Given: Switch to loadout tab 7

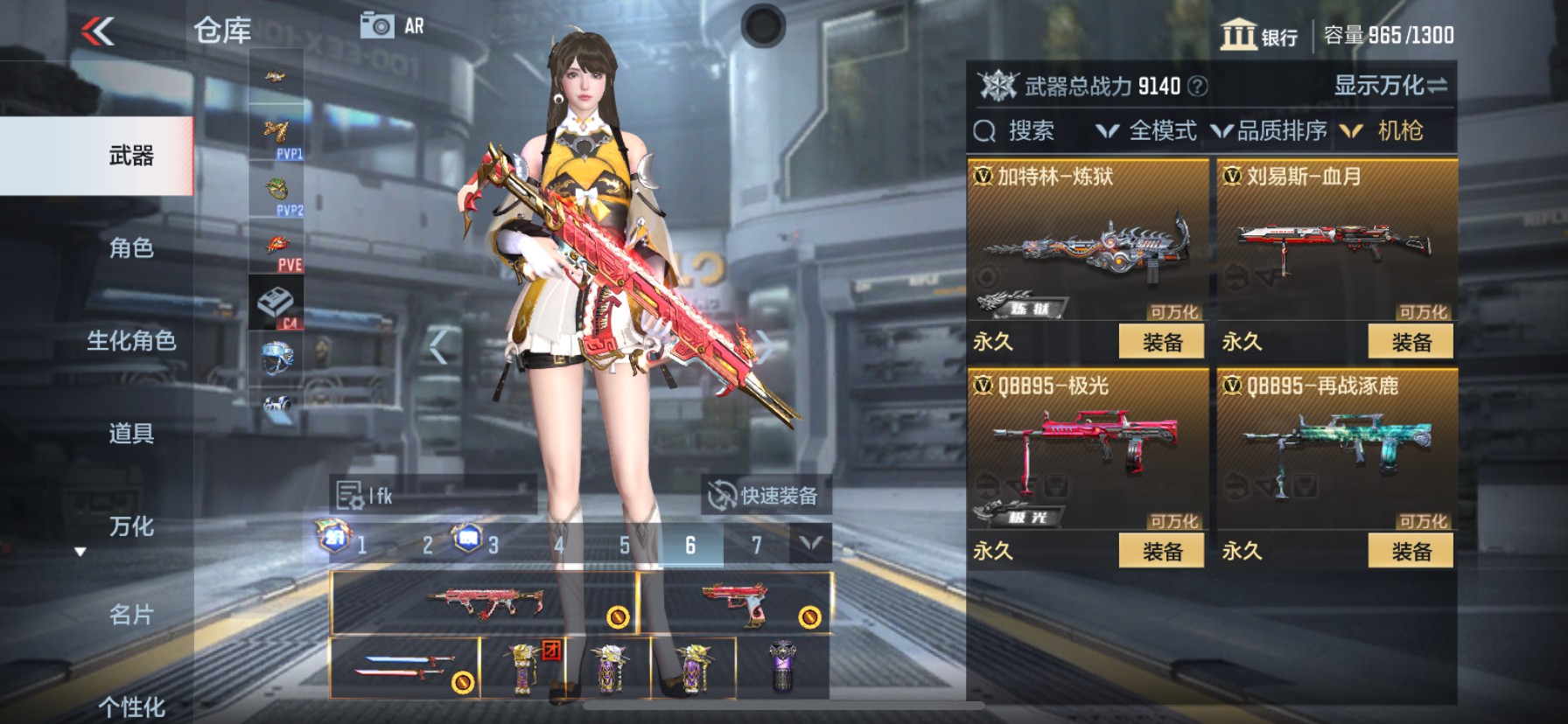Looking at the screenshot, I should pos(755,545).
